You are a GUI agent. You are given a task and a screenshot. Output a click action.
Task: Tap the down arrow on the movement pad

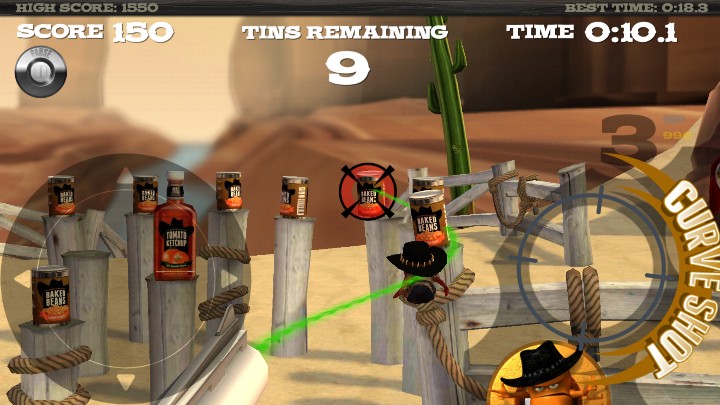pos(123,379)
